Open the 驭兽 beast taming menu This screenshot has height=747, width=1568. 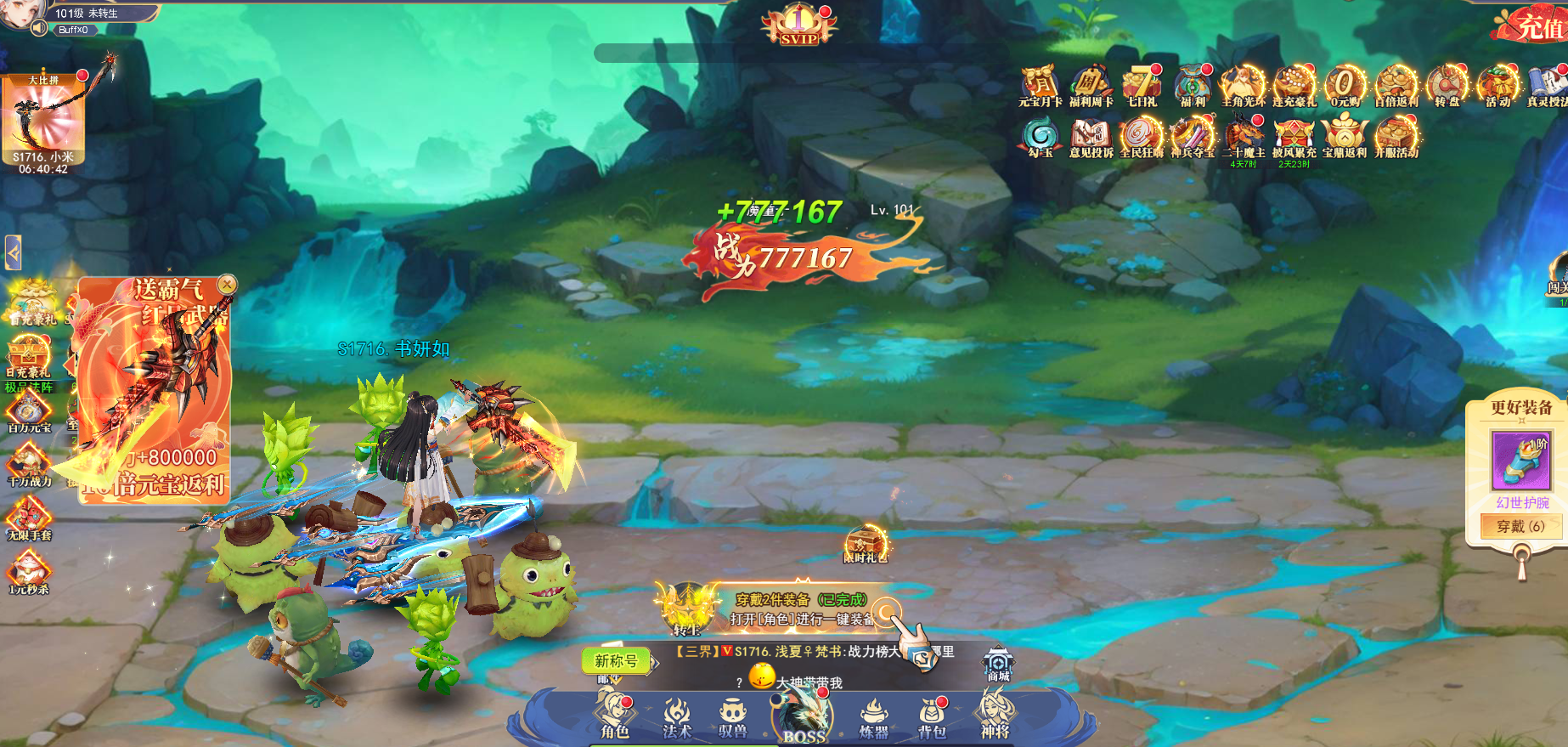click(732, 716)
